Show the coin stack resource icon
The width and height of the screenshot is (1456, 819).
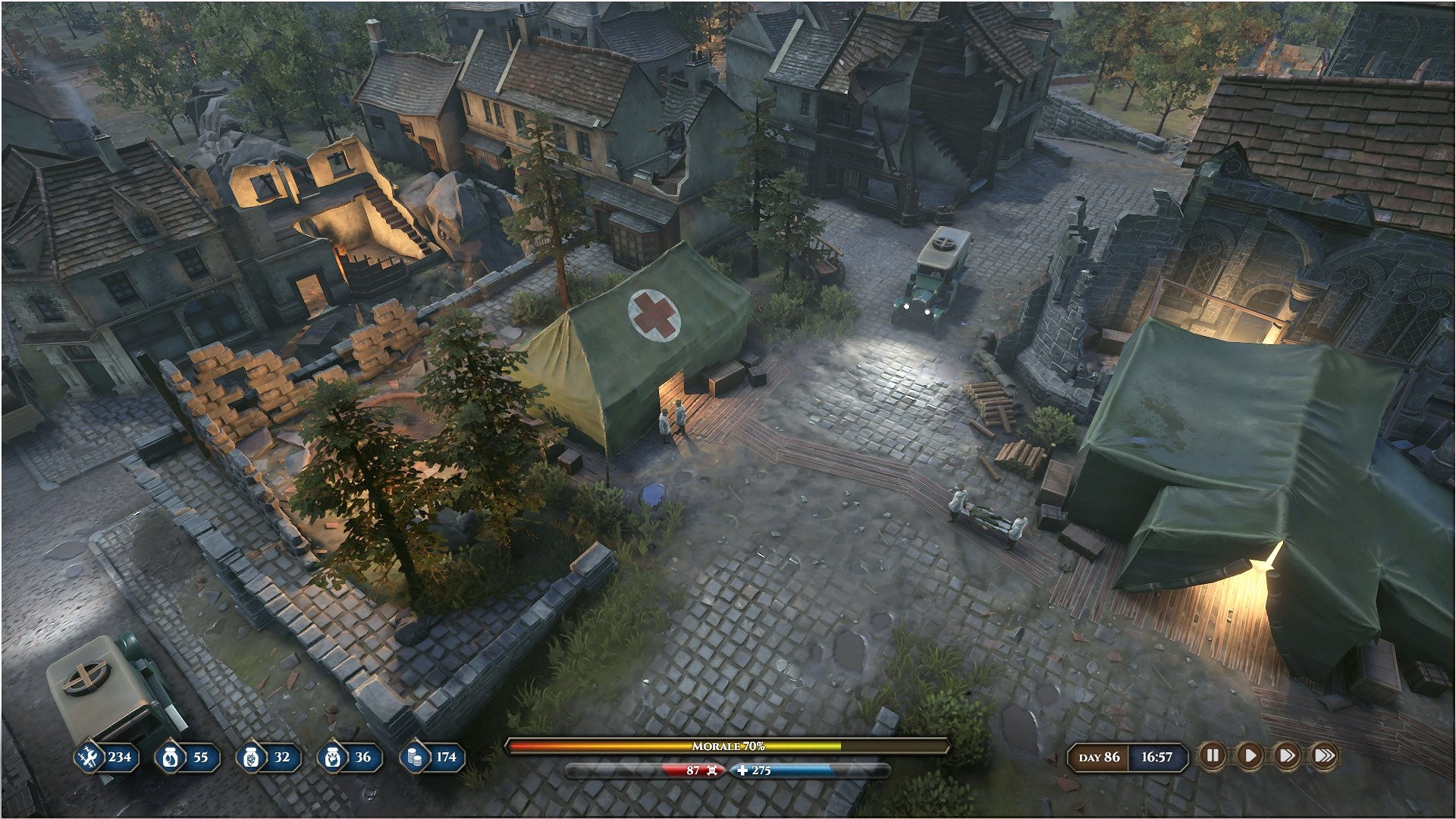414,757
